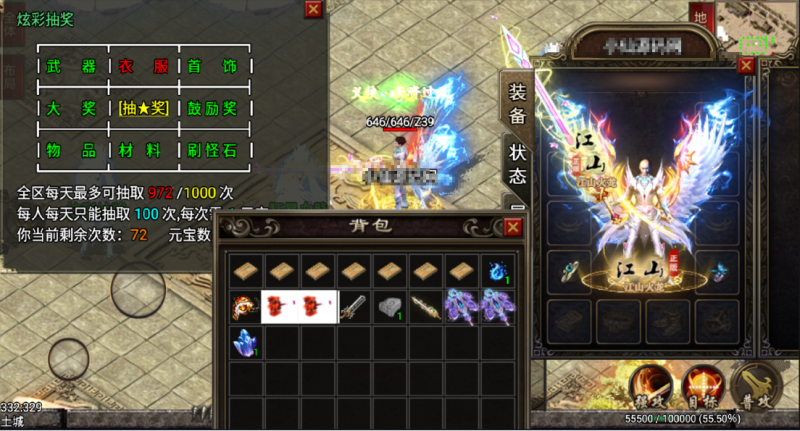Choose the 物品 items category
The width and height of the screenshot is (800, 431).
coord(71,150)
